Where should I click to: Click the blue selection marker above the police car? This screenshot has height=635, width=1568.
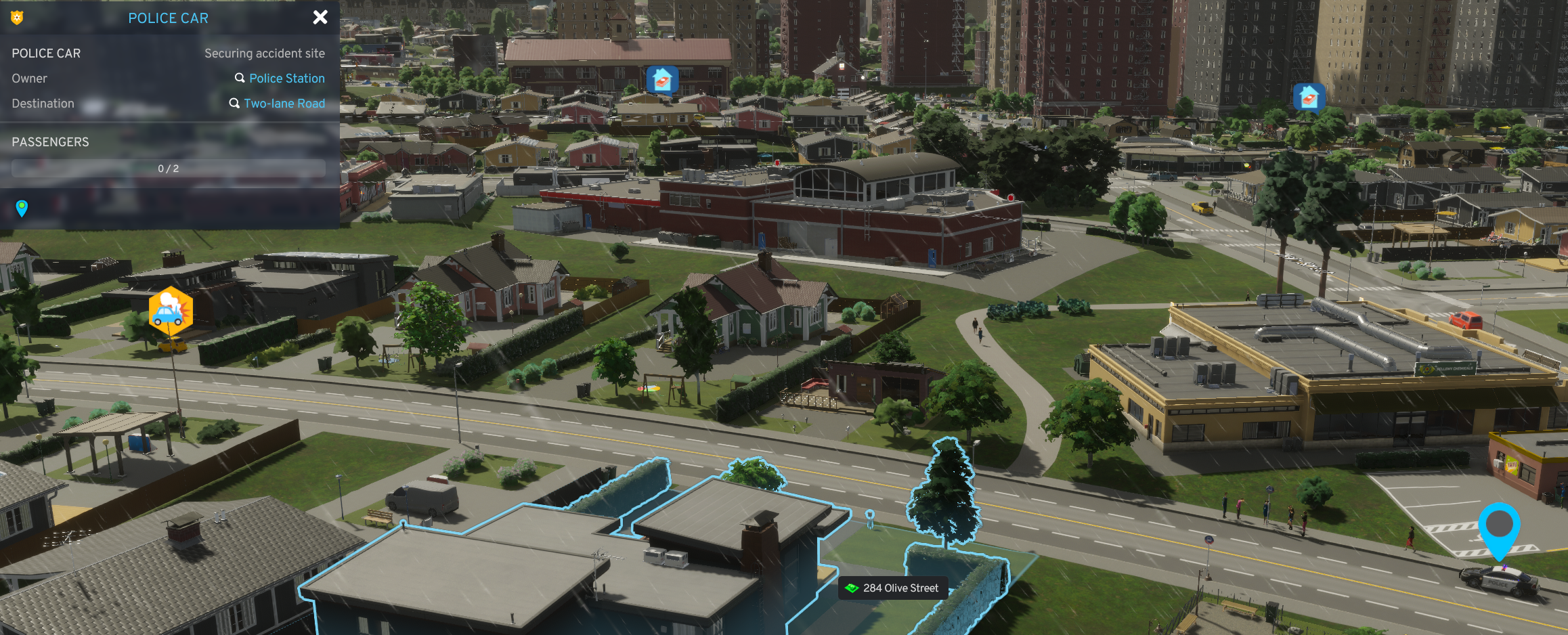click(1499, 527)
